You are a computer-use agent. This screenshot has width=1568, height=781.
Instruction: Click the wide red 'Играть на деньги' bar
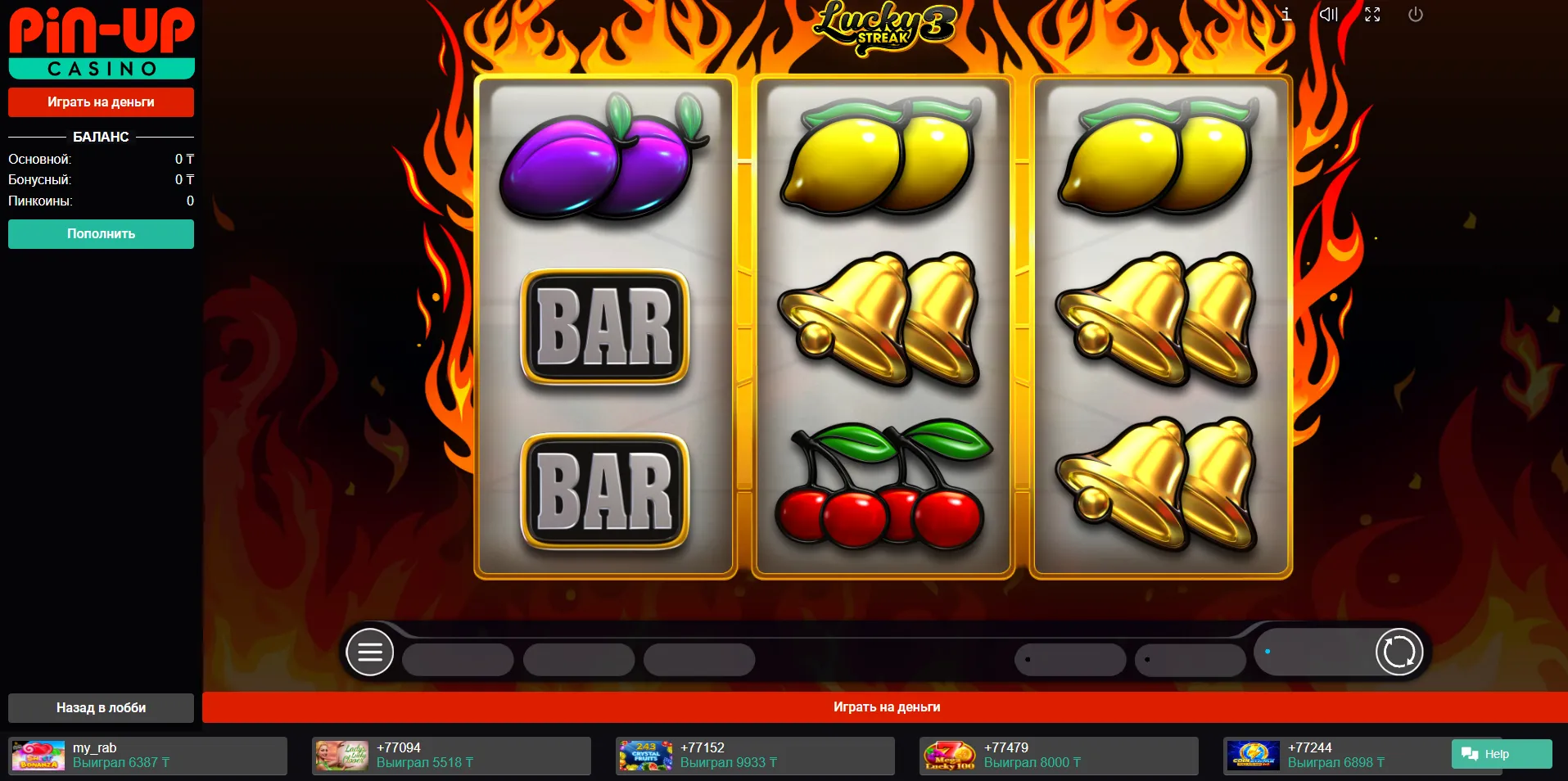tap(886, 707)
